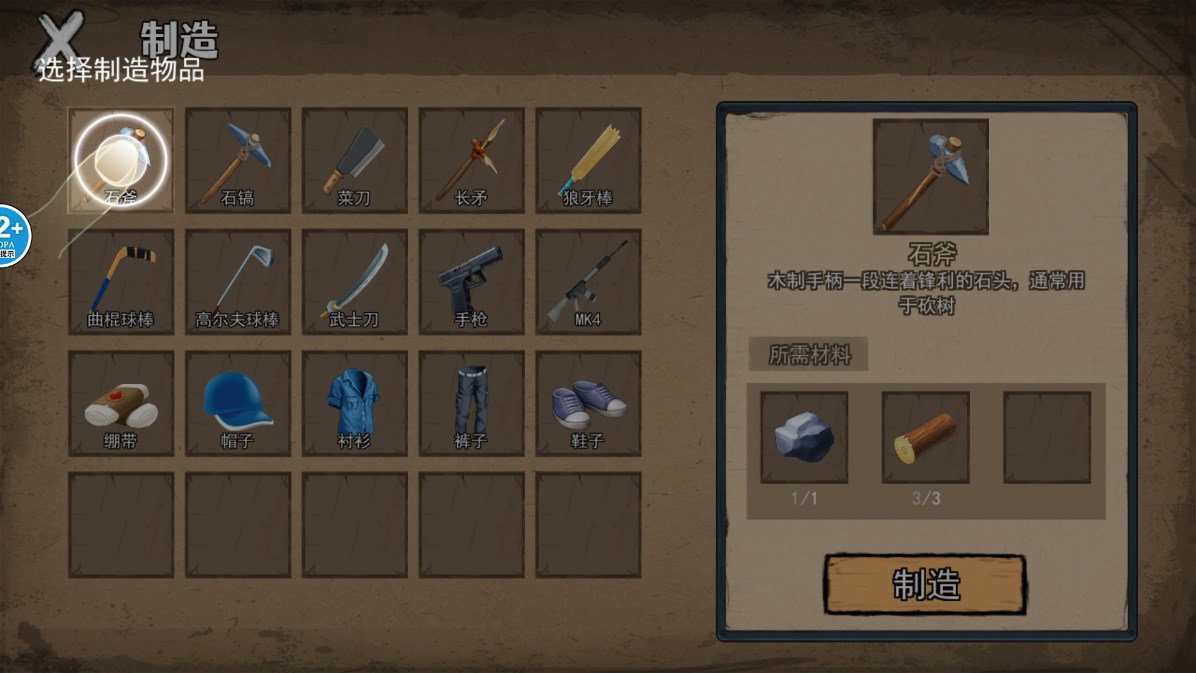Image resolution: width=1196 pixels, height=673 pixels.
Task: Choose the 石镐 stone pickaxe recipe
Action: 238,160
